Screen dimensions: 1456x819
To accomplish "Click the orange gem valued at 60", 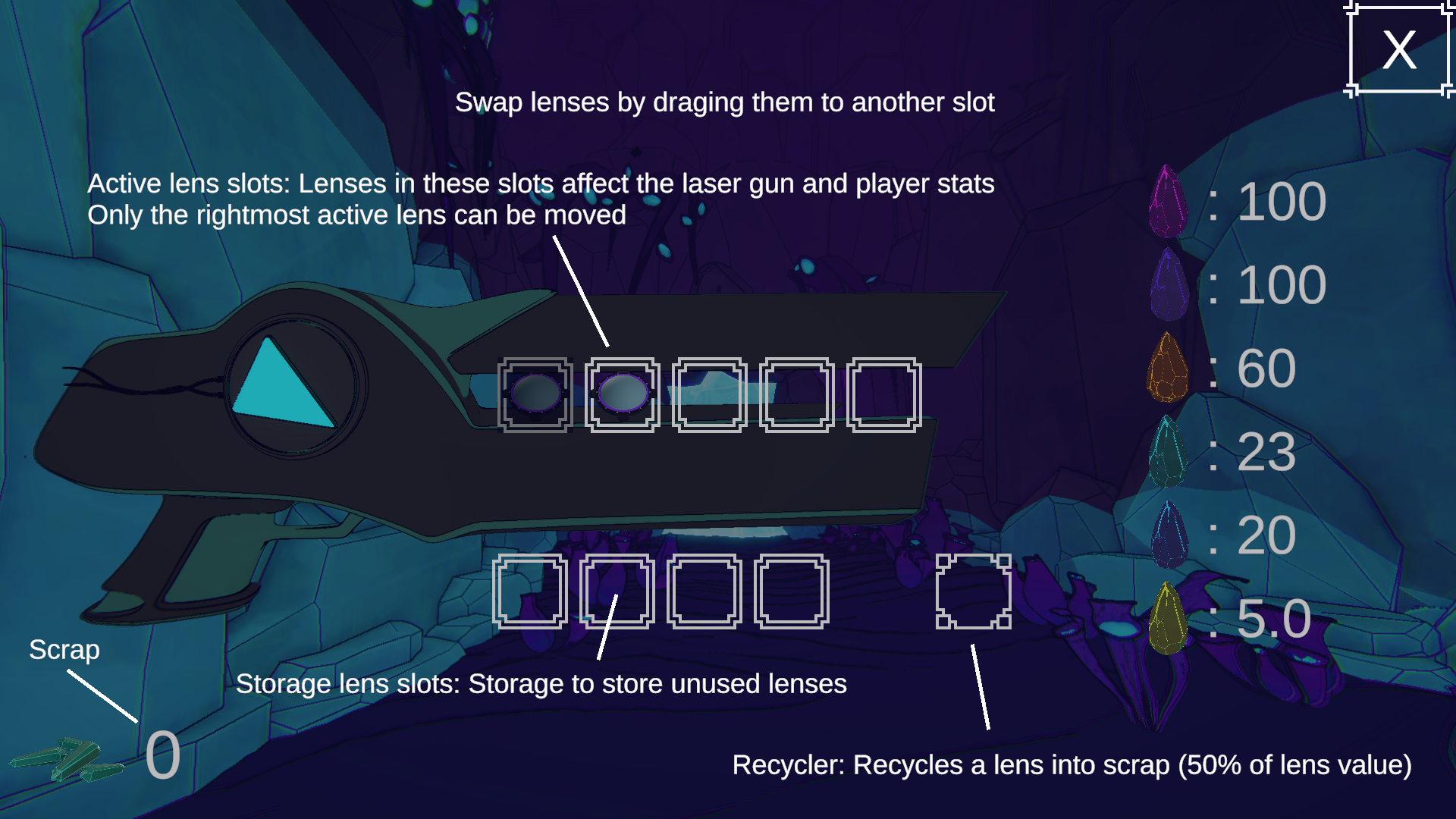I will point(1168,366).
